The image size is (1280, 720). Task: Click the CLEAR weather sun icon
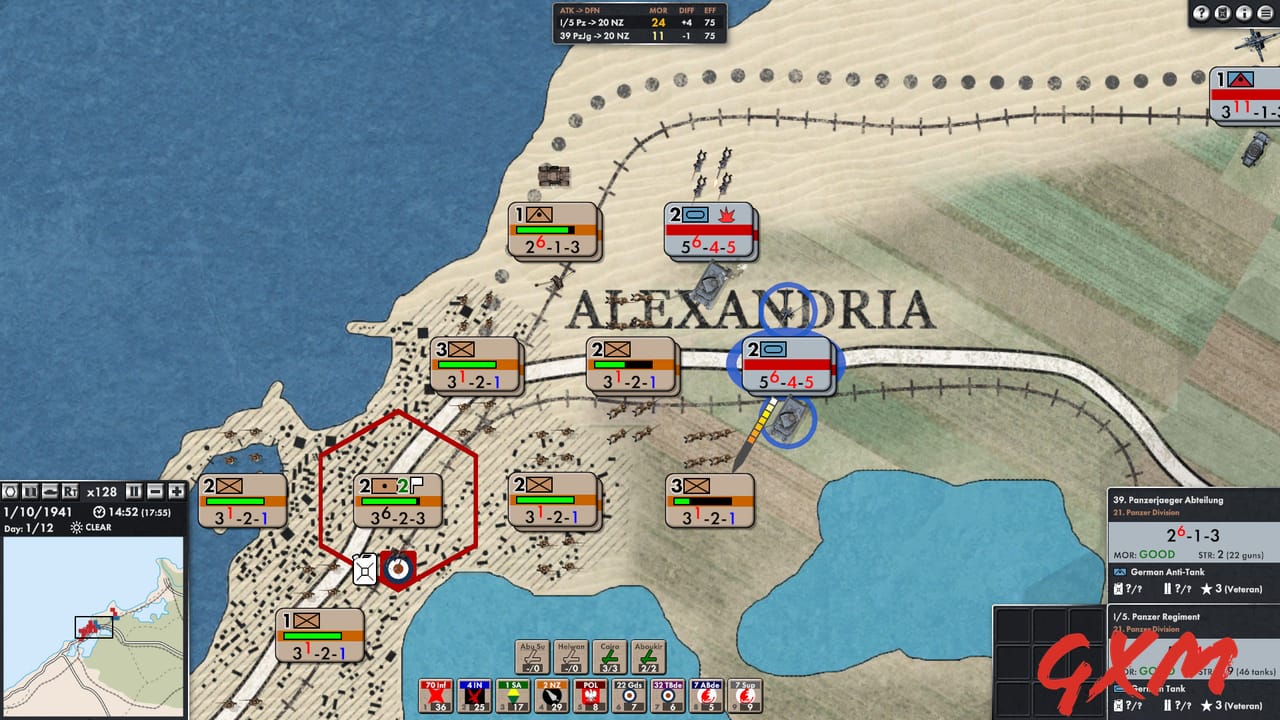click(77, 527)
